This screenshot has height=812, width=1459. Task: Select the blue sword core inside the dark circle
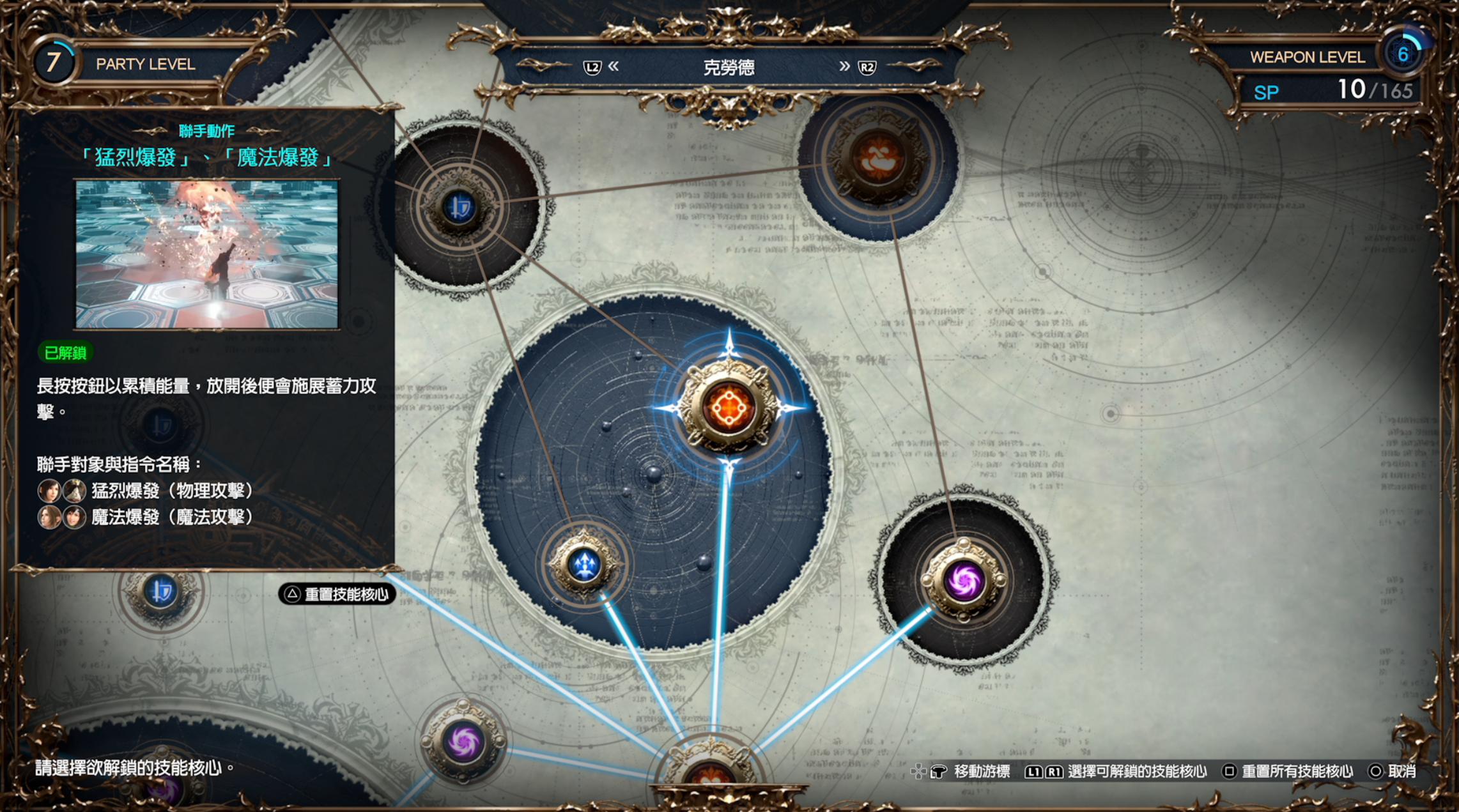459,207
